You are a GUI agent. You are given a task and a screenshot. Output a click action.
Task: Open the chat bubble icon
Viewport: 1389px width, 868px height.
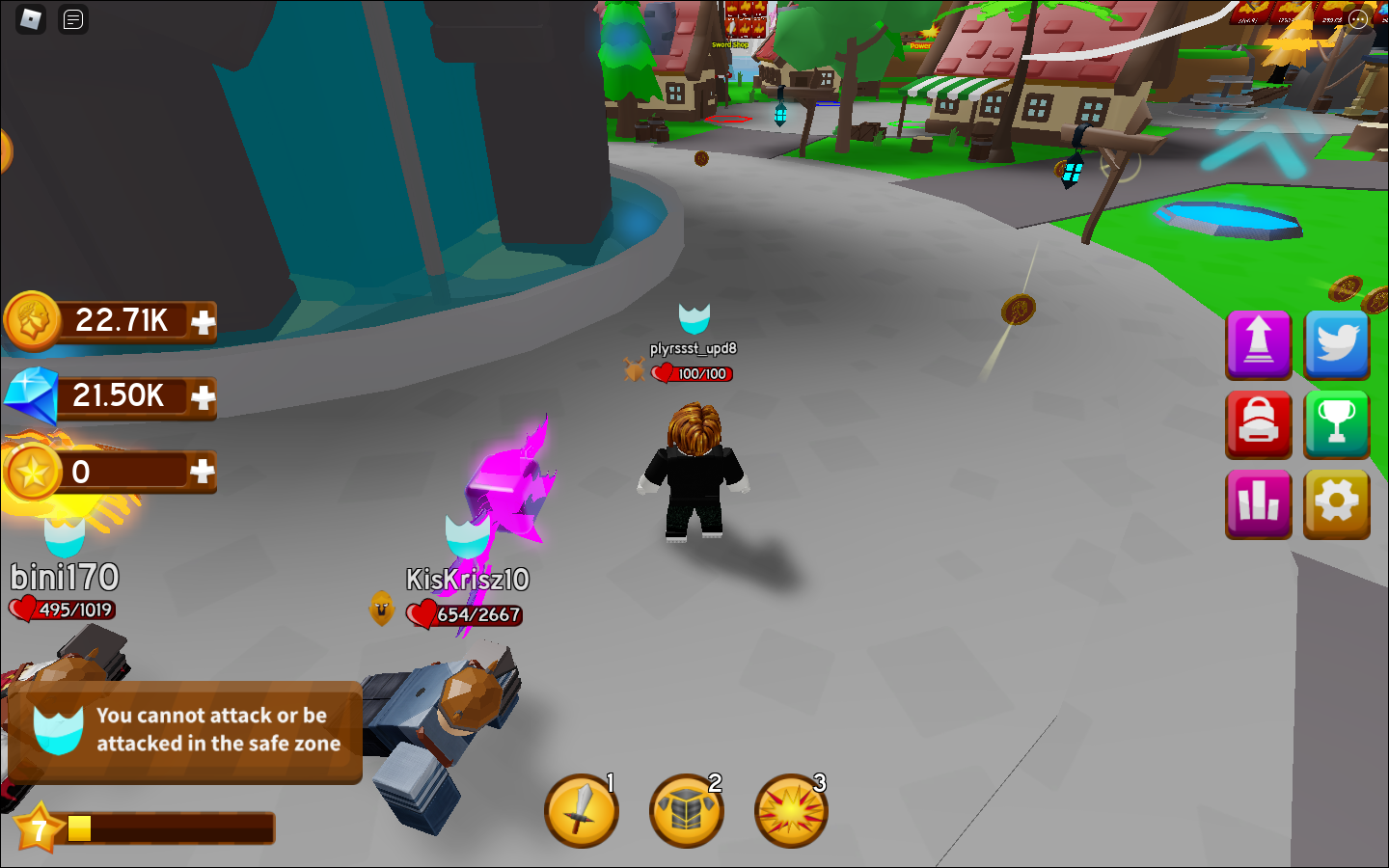[x=72, y=20]
